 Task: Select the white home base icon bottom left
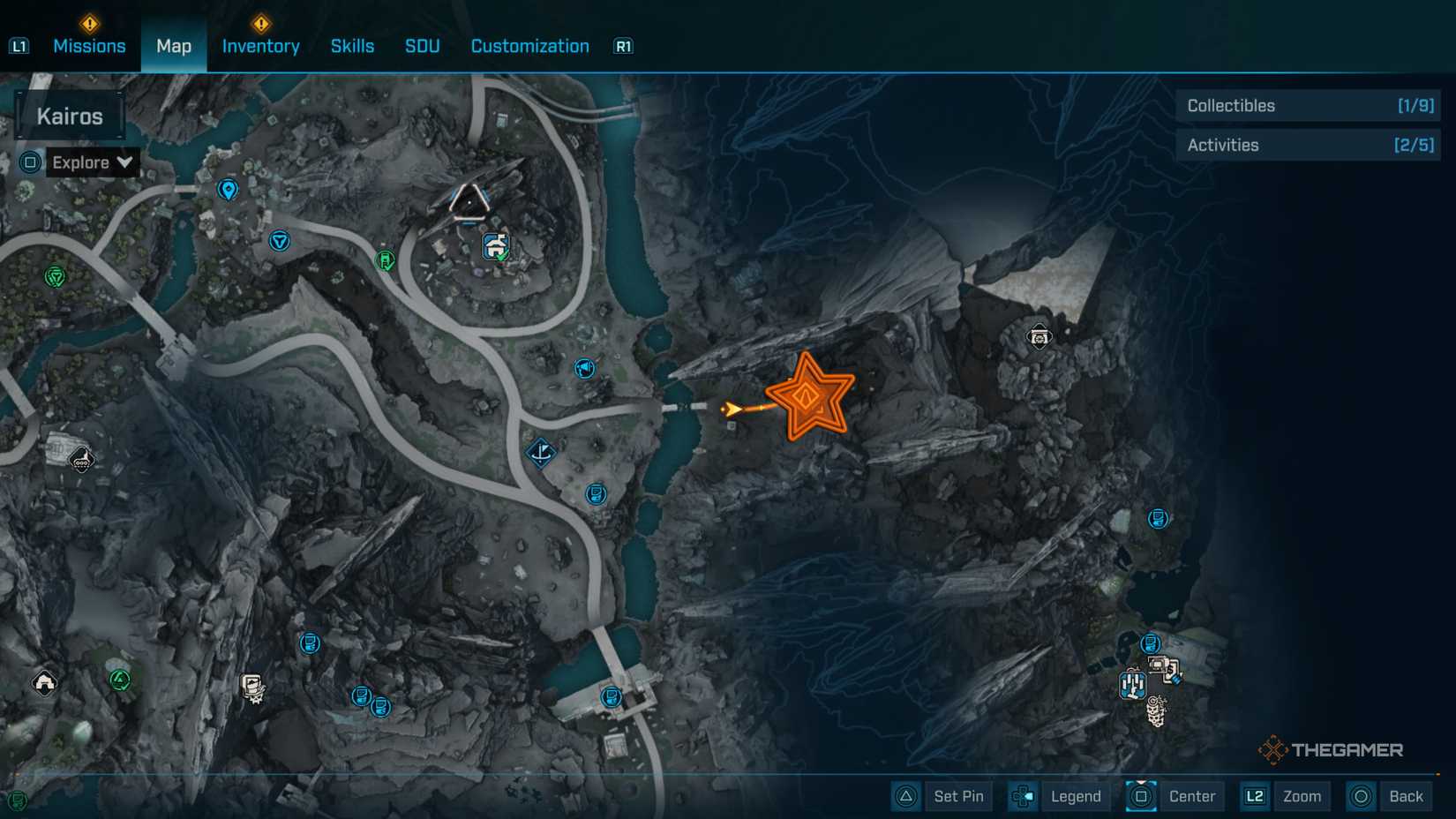[x=42, y=680]
